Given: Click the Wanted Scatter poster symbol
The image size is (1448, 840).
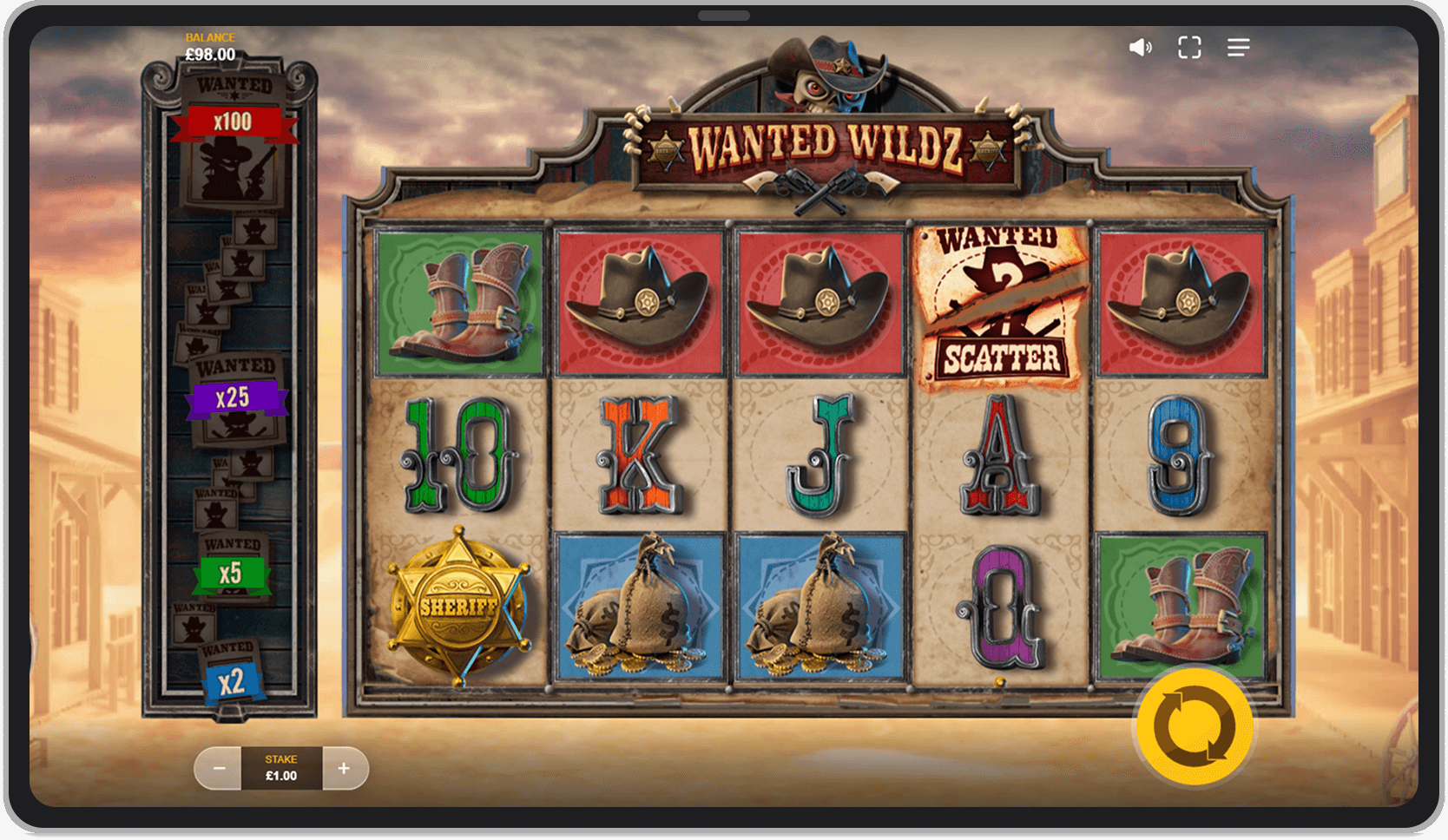Looking at the screenshot, I should click(x=1003, y=300).
